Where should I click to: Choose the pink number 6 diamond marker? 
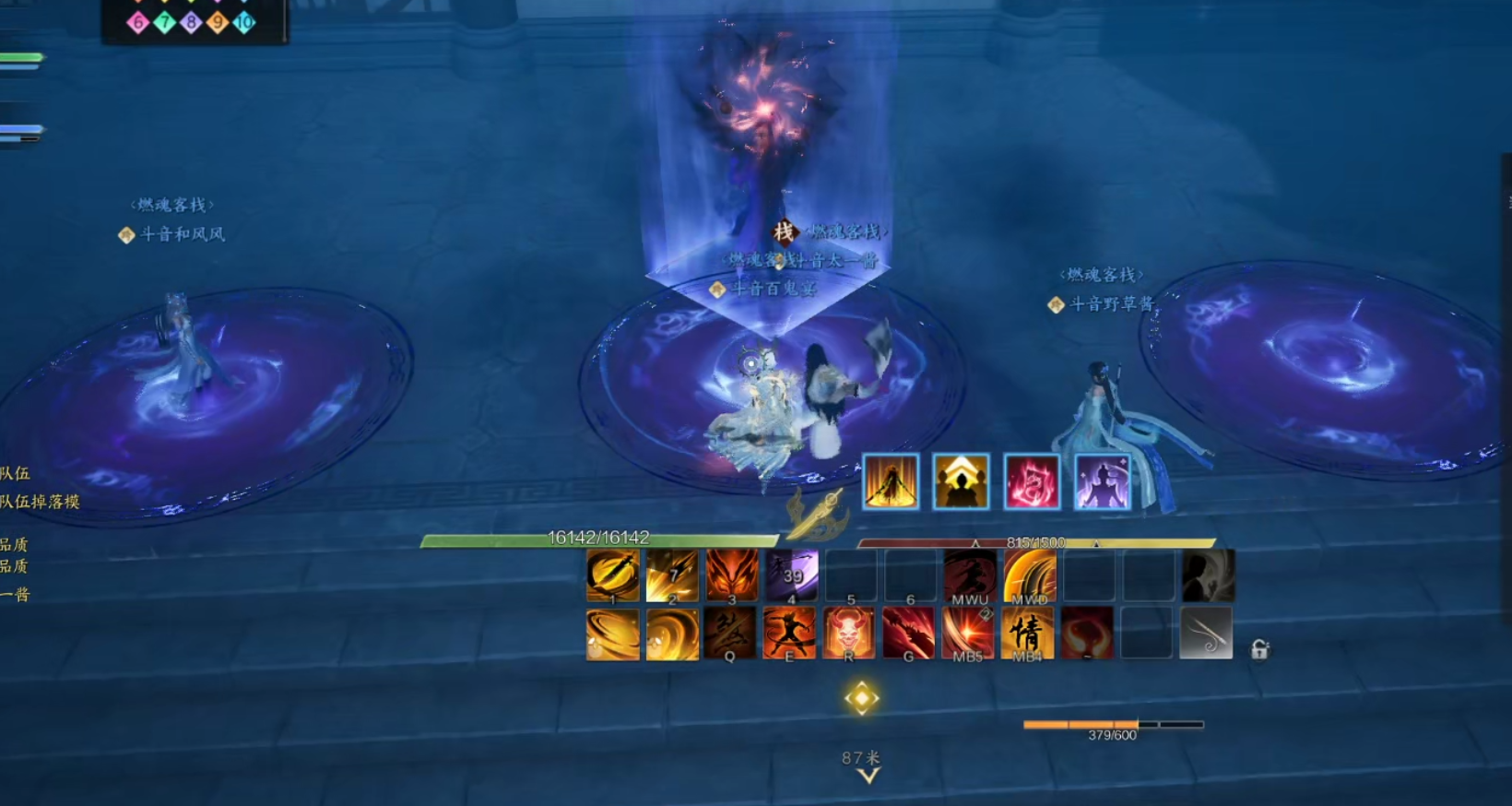tap(138, 22)
